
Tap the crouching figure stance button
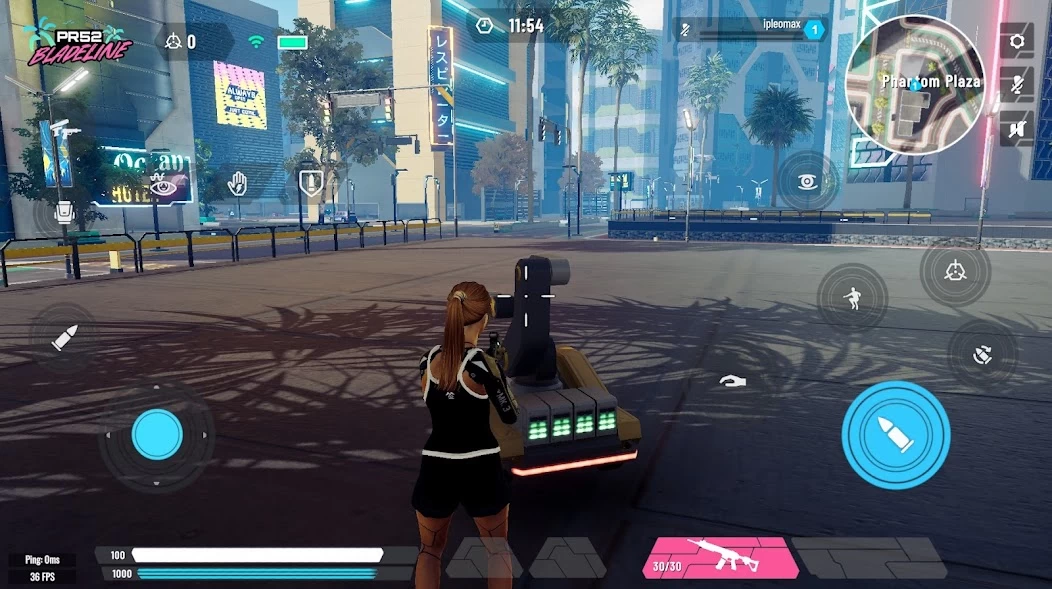coord(852,298)
